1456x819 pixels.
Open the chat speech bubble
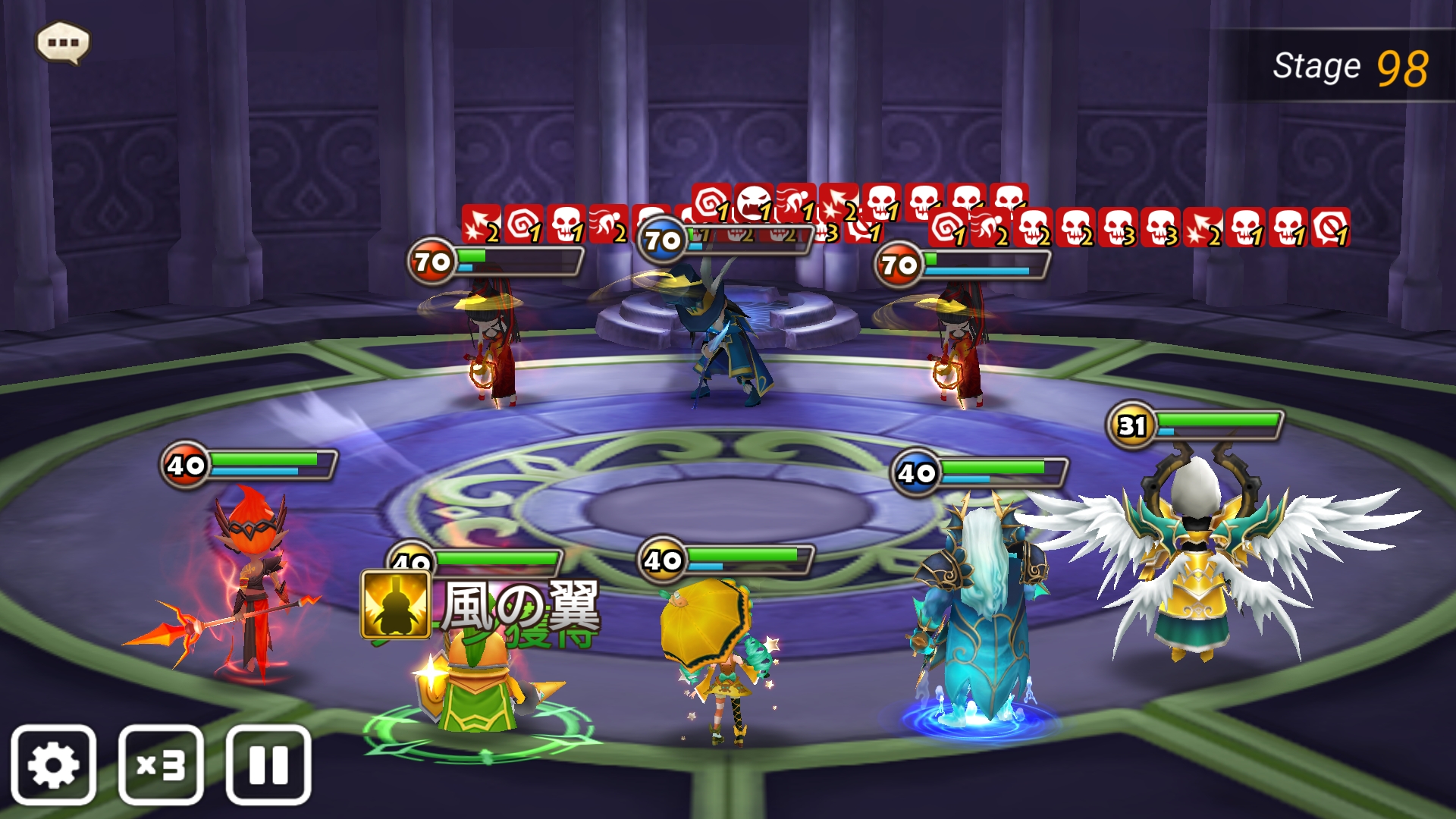(63, 42)
